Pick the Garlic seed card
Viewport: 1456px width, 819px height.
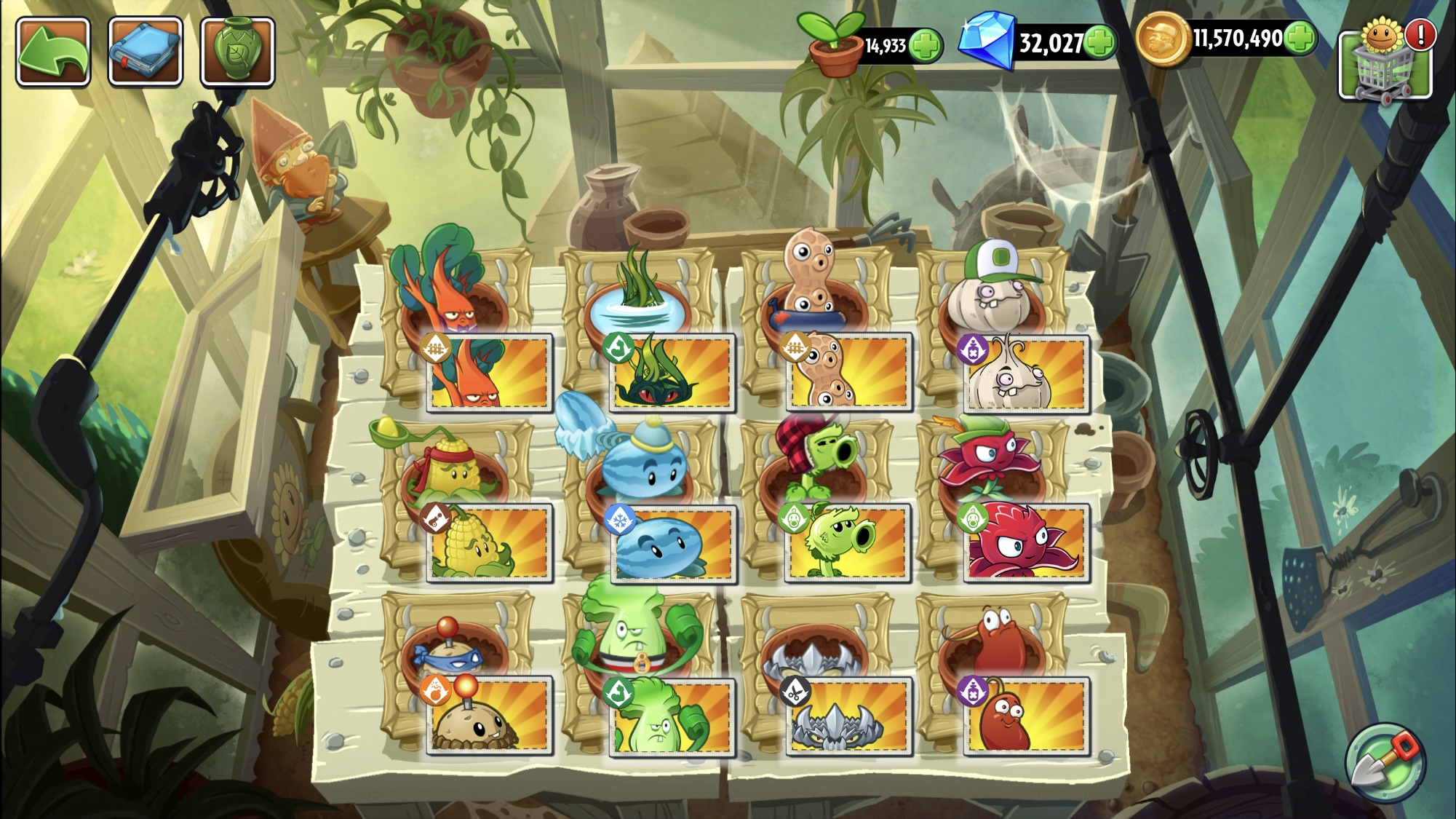(x=1026, y=373)
